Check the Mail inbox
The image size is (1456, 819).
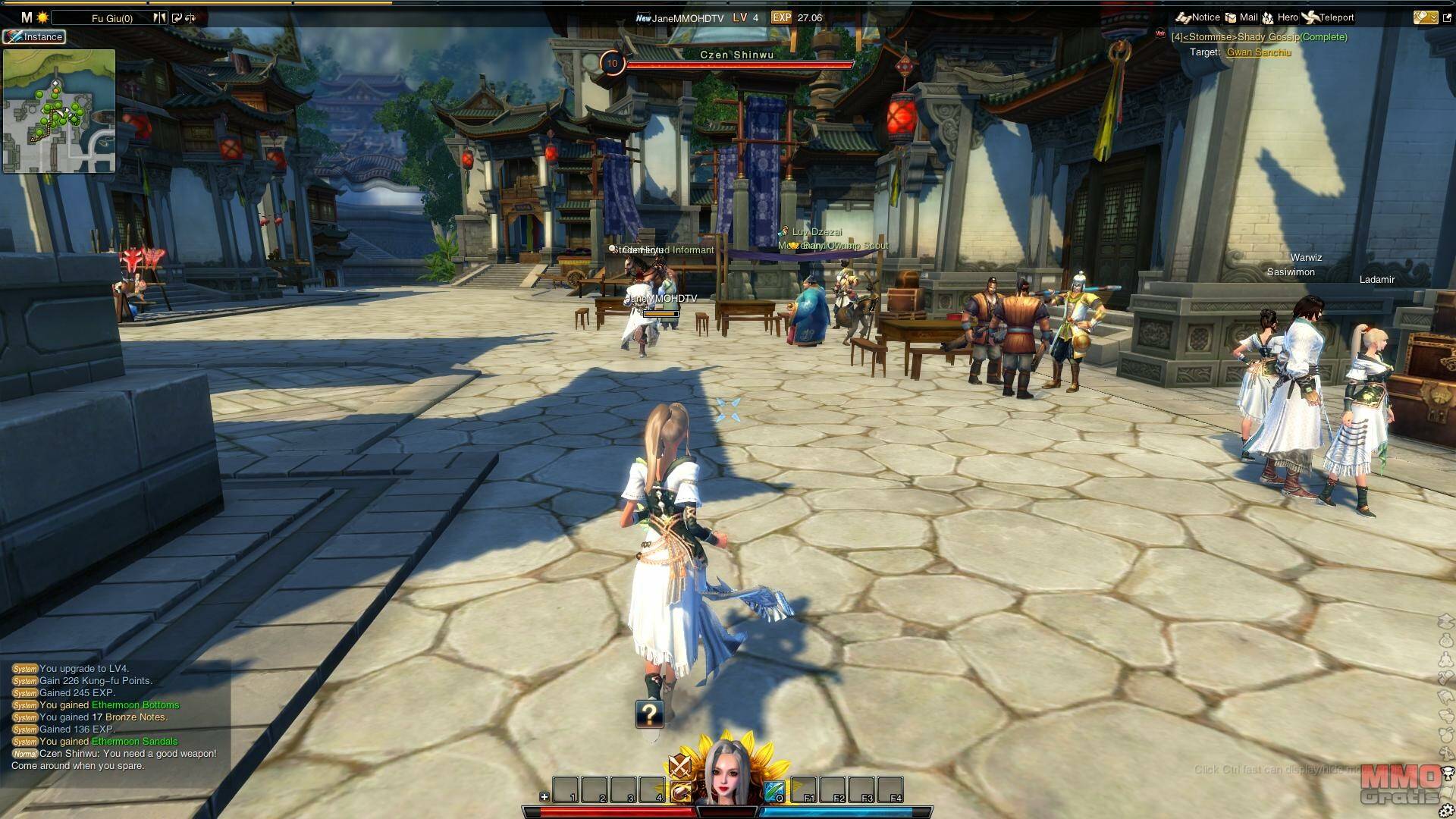pos(1241,17)
